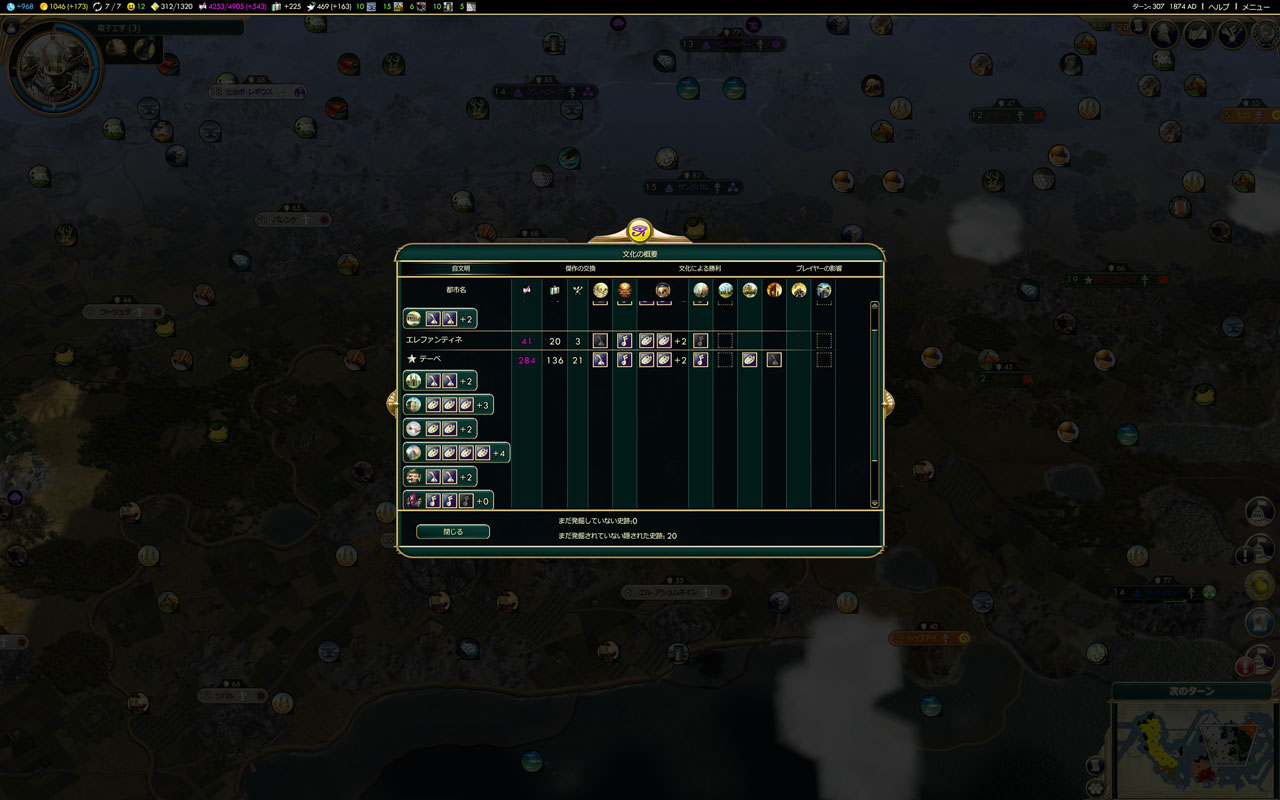
Task: Close the culture overview with 閉じる
Action: [x=453, y=532]
